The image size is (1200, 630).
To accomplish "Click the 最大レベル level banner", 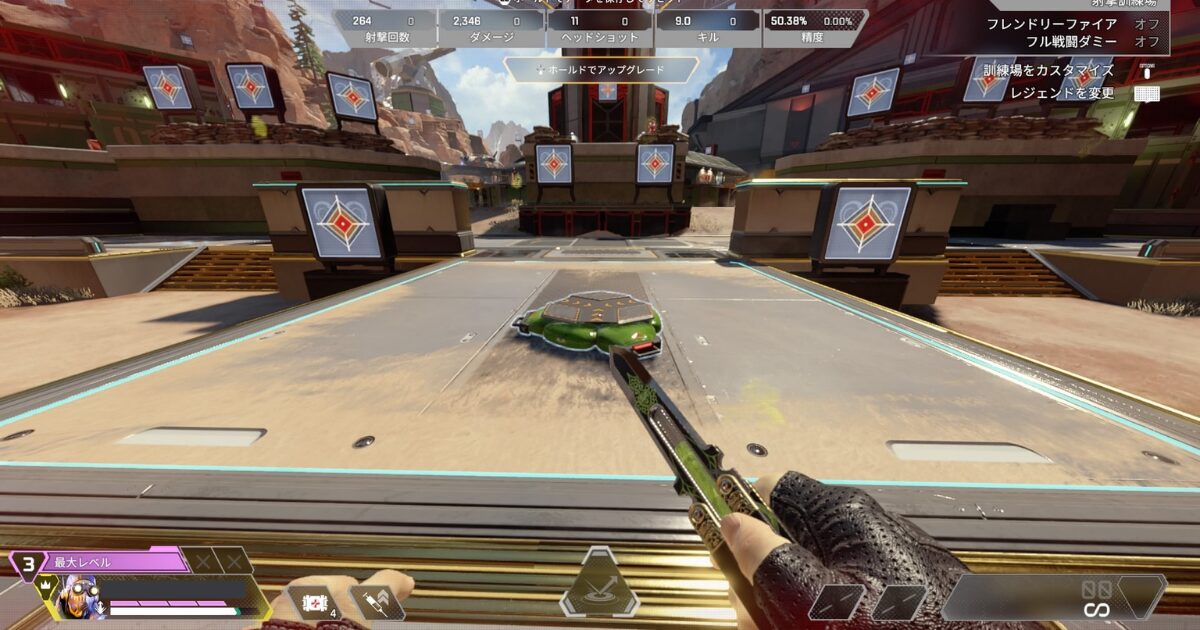I will pos(110,562).
